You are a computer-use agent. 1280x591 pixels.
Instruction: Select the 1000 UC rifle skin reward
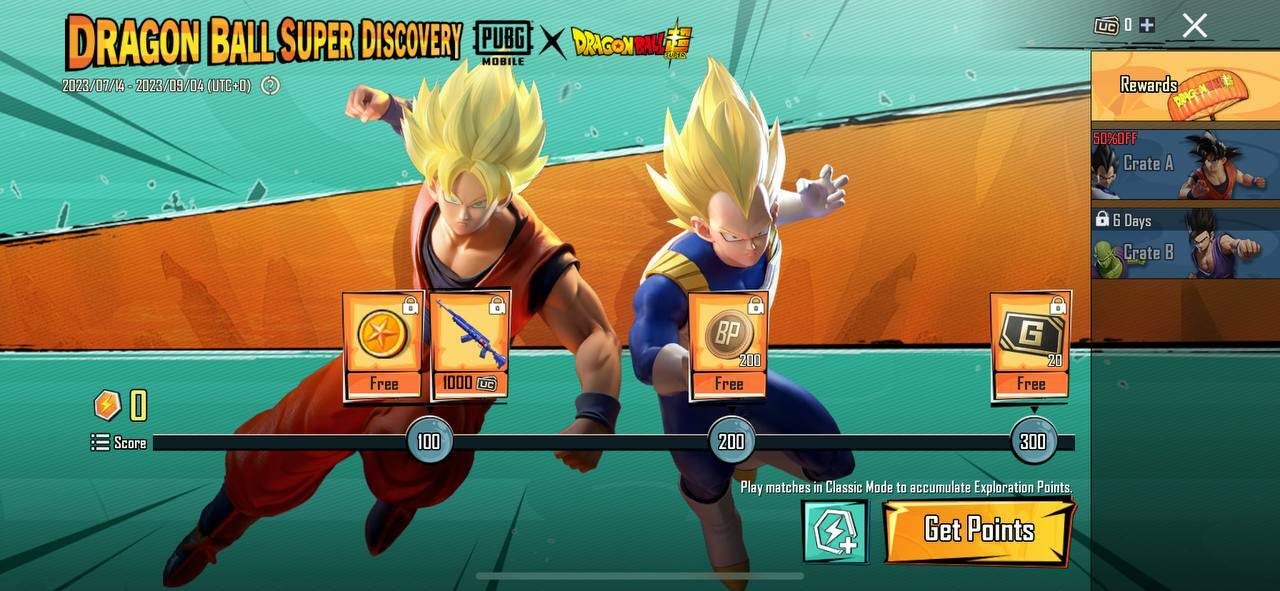point(470,346)
